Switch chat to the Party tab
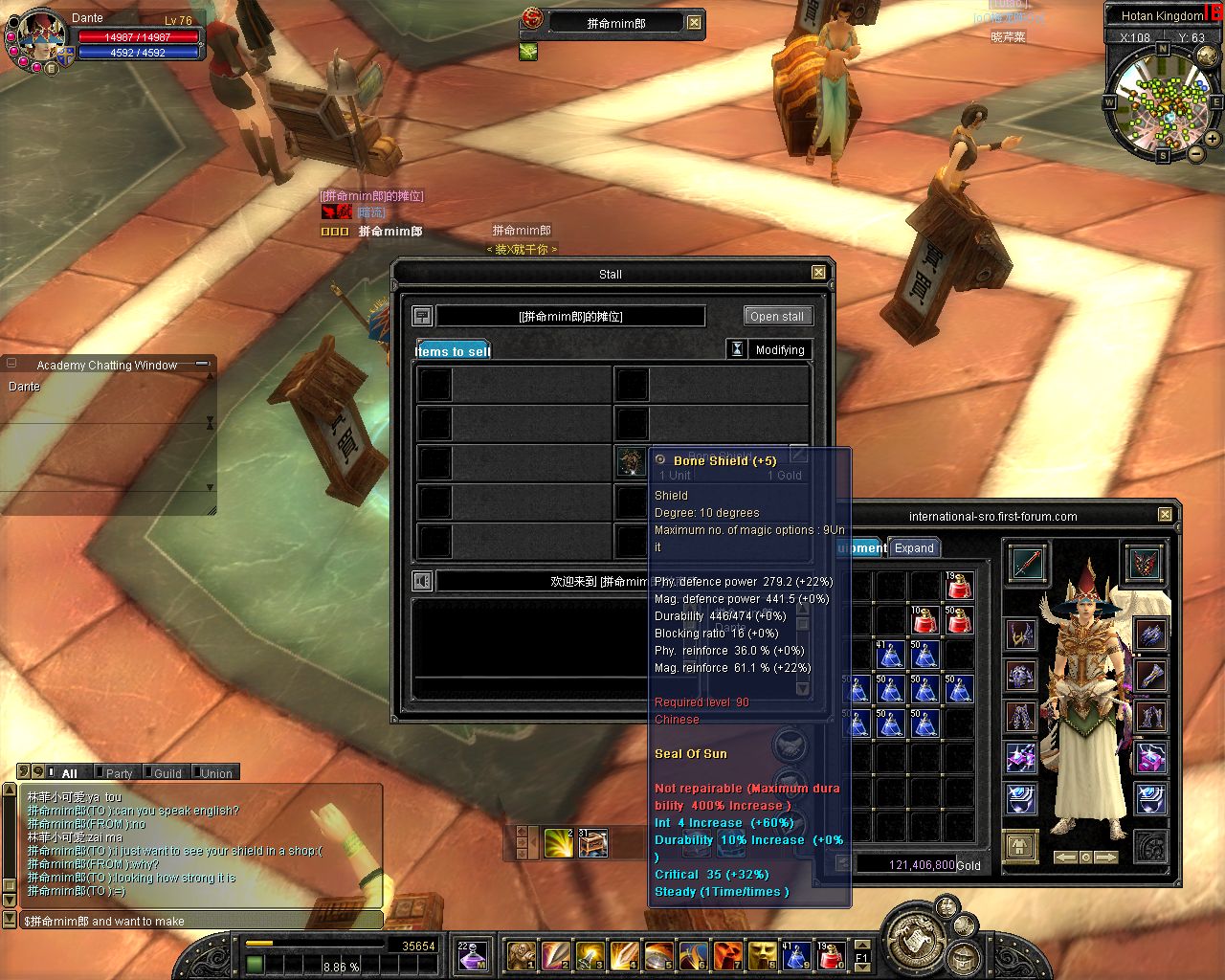Image resolution: width=1225 pixels, height=980 pixels. click(x=119, y=773)
